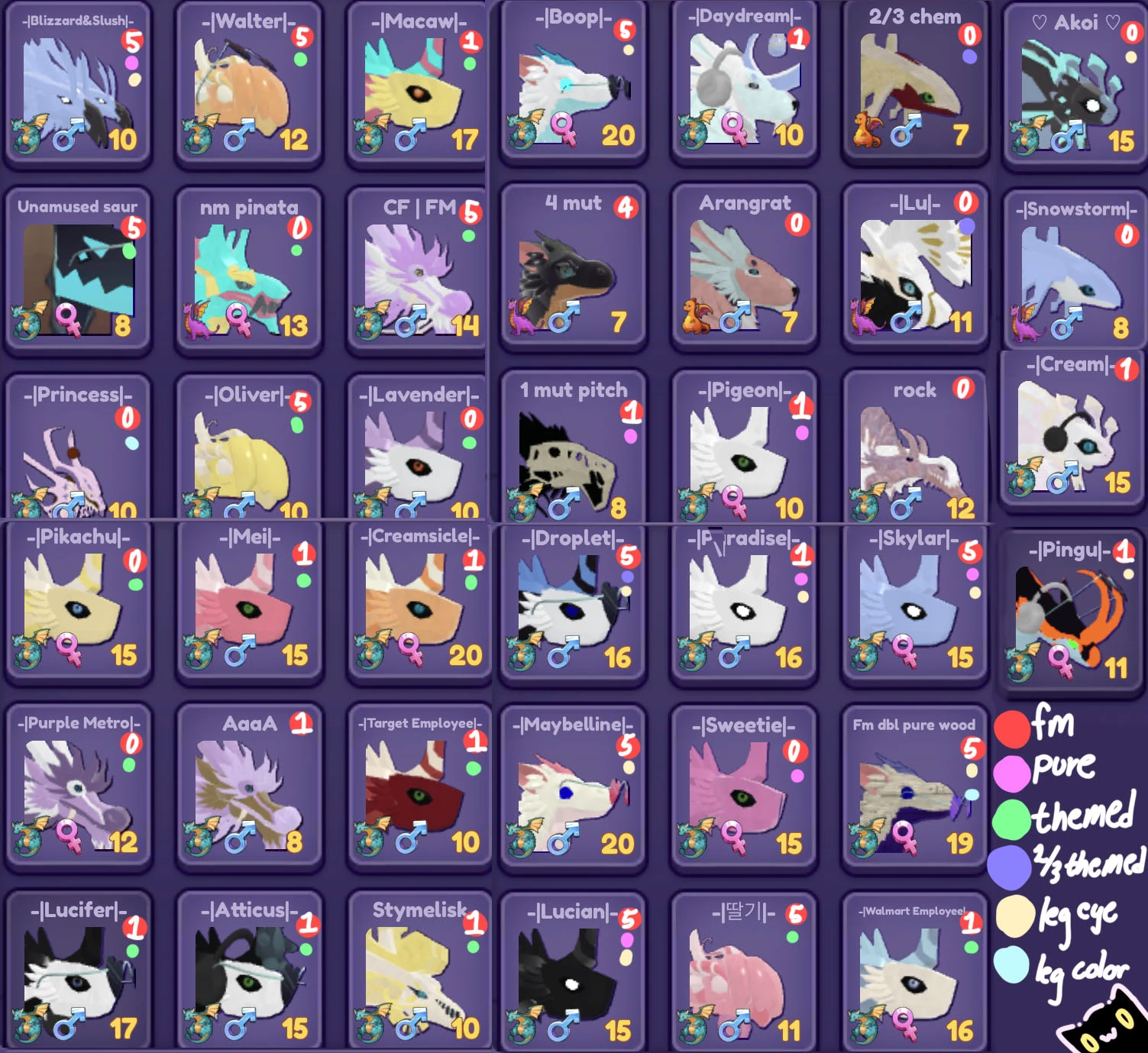
Task: Toggle the pink pure dot on Pigeon's card
Action: pos(800,432)
